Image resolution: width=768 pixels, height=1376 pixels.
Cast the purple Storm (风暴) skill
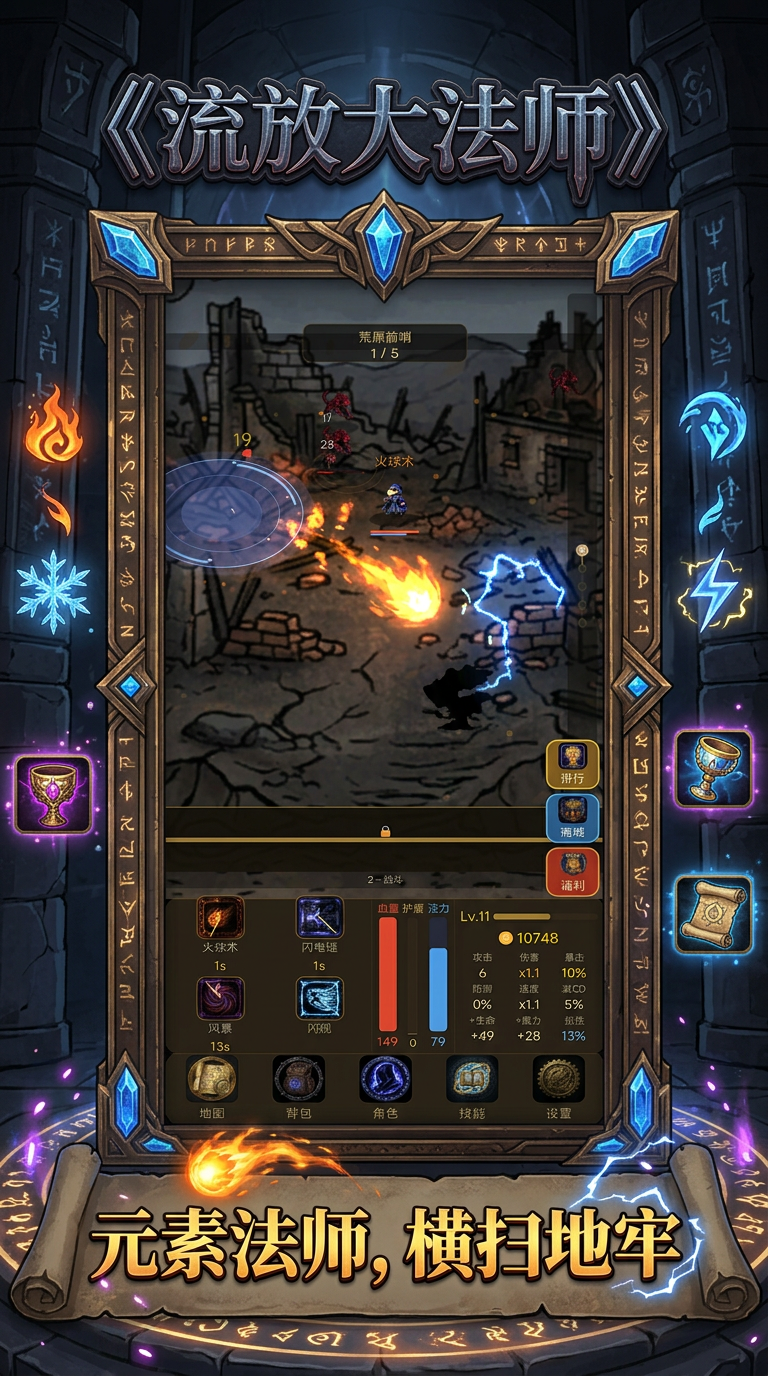click(220, 999)
